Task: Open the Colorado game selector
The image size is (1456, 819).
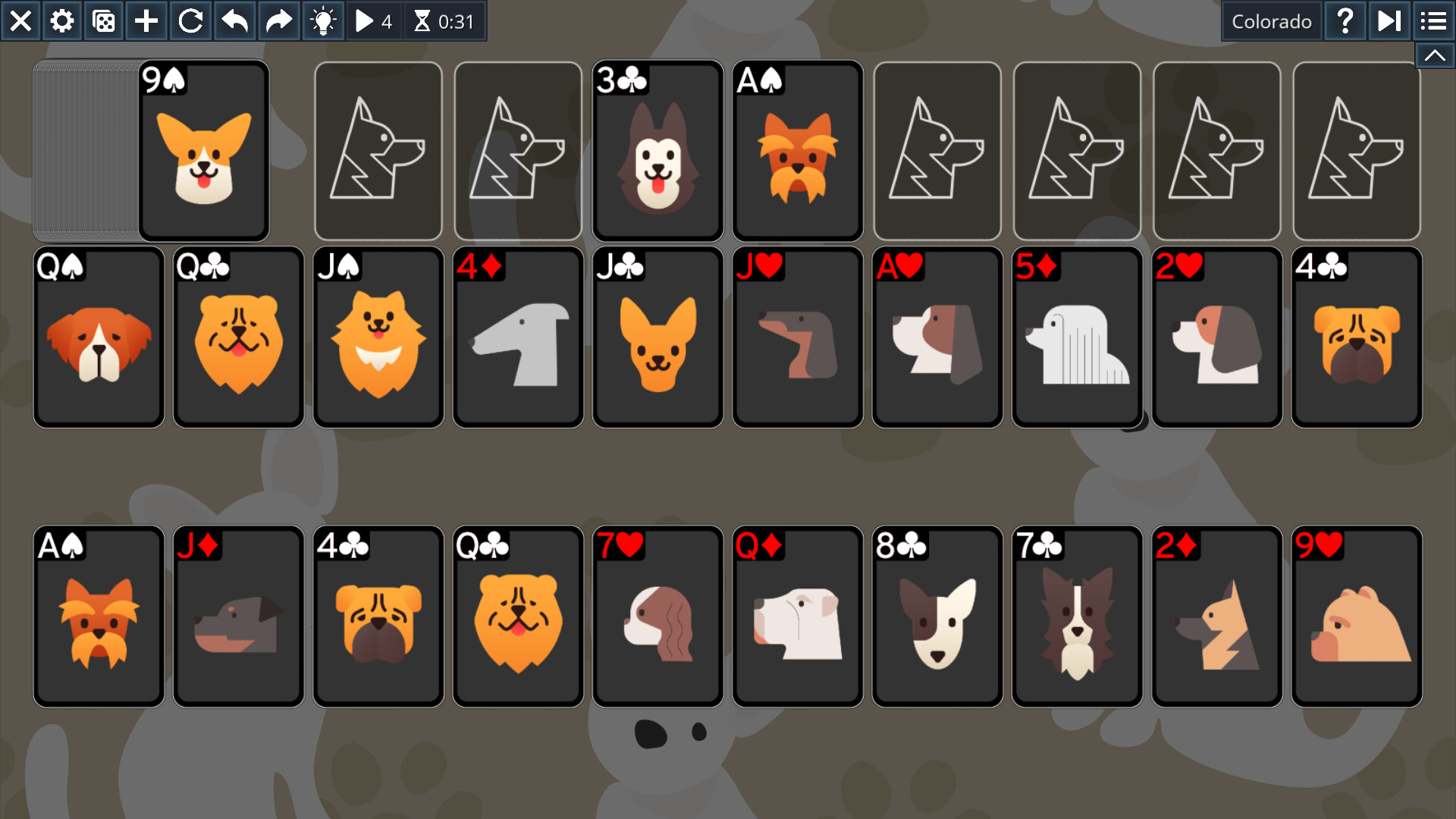Action: point(1272,20)
